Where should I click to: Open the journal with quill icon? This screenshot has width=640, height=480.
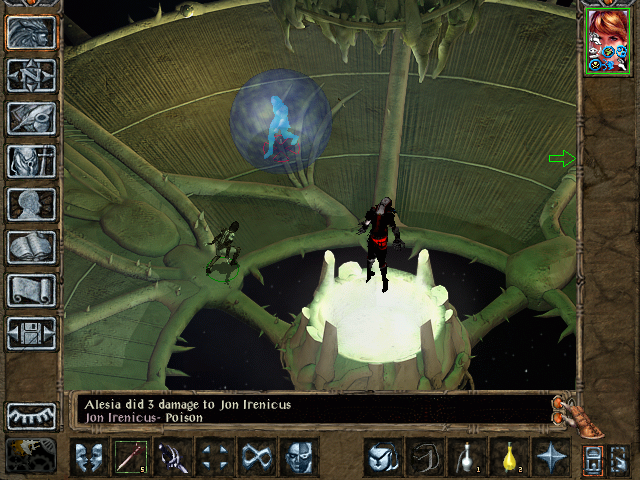click(x=31, y=117)
